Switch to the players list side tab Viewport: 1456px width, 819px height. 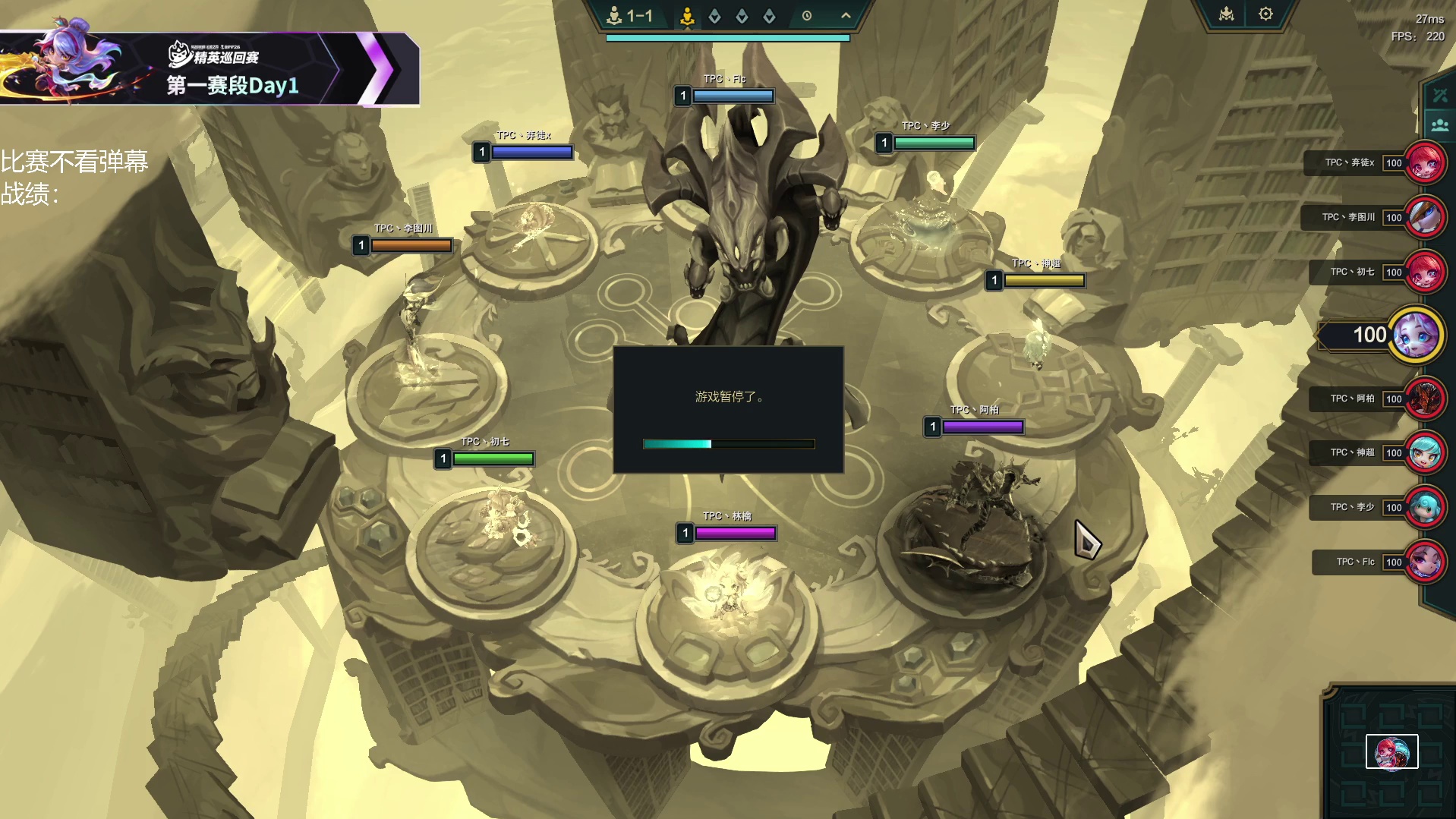(1440, 124)
